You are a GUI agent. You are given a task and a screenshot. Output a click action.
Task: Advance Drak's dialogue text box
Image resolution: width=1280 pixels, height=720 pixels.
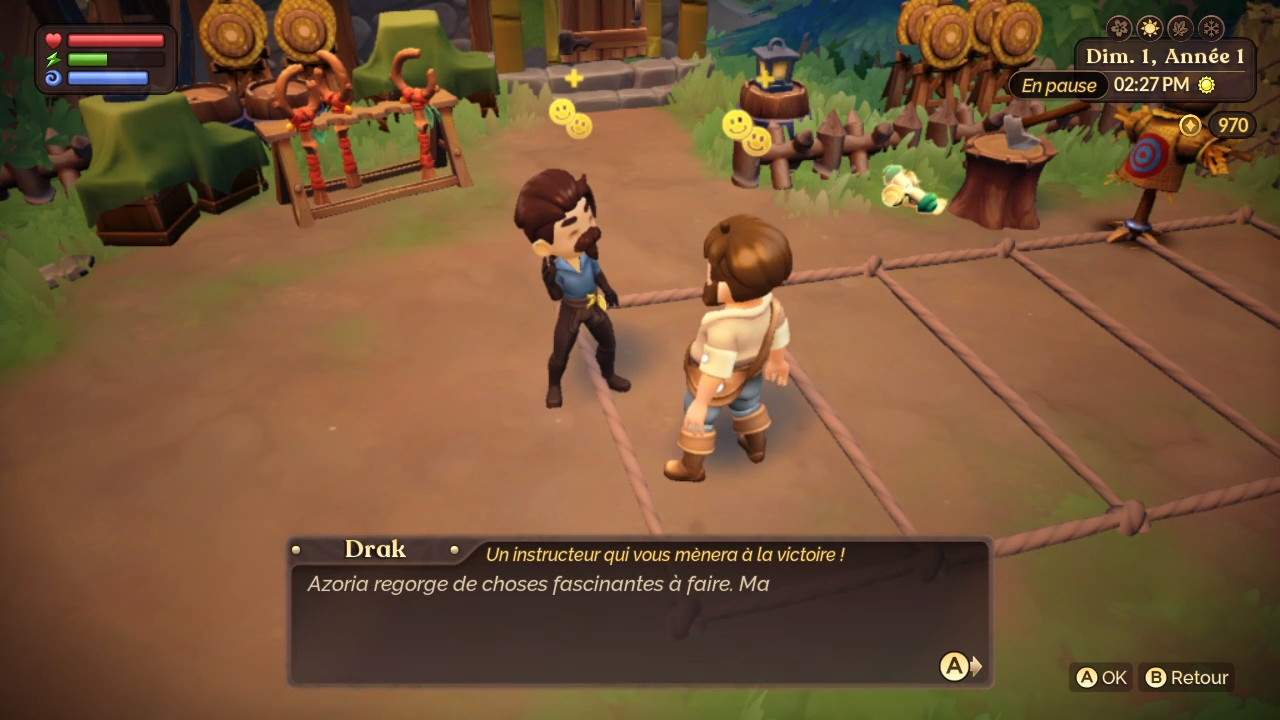coord(956,666)
